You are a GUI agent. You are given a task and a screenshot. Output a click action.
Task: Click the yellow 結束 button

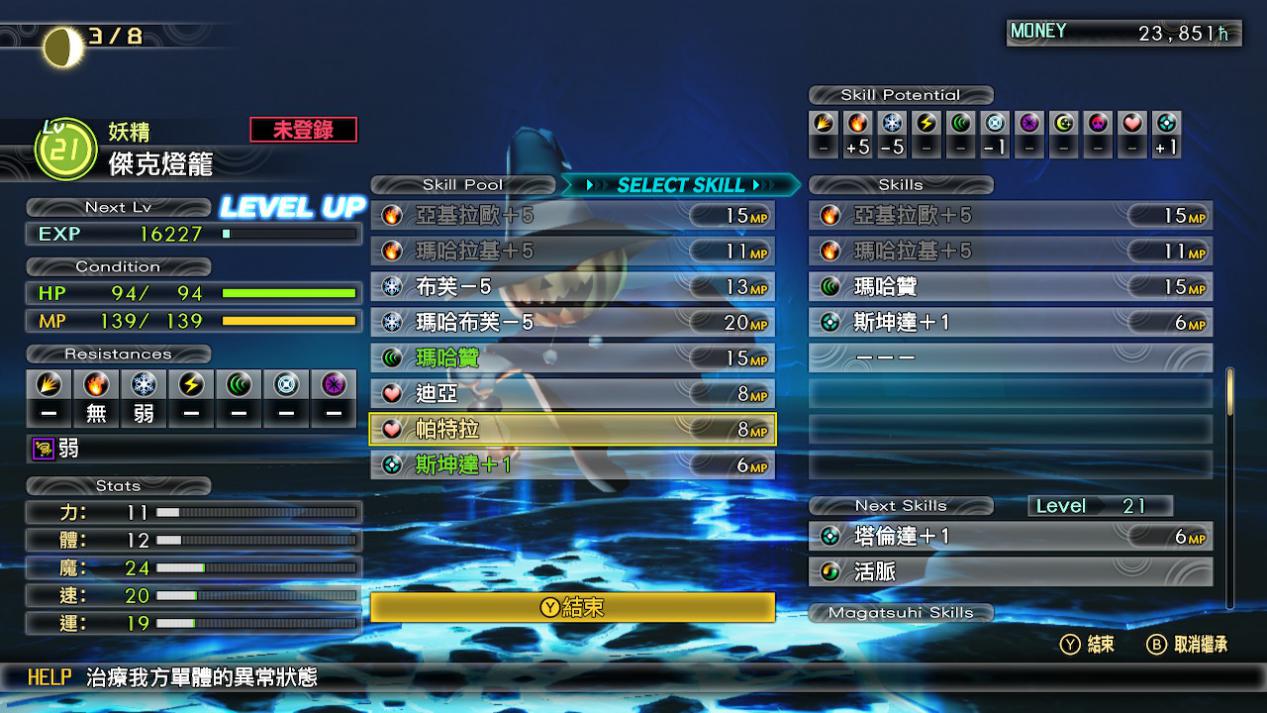tap(572, 607)
